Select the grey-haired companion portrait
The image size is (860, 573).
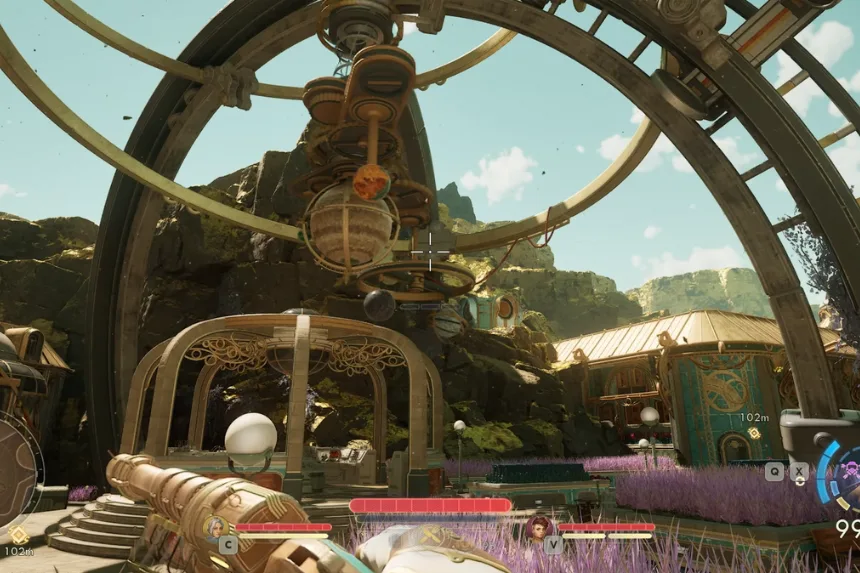[214, 526]
